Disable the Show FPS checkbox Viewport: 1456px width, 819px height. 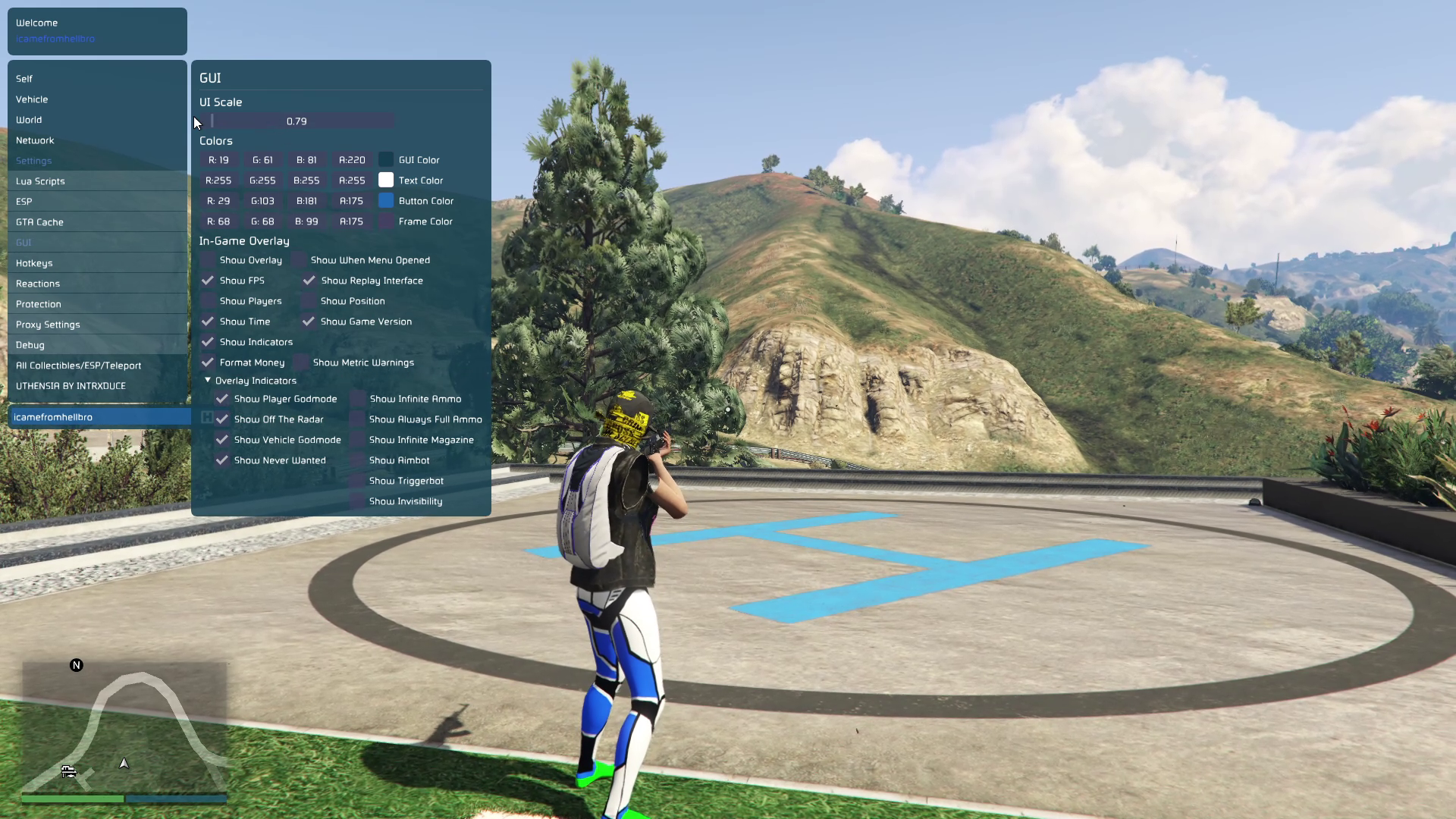[x=208, y=281]
